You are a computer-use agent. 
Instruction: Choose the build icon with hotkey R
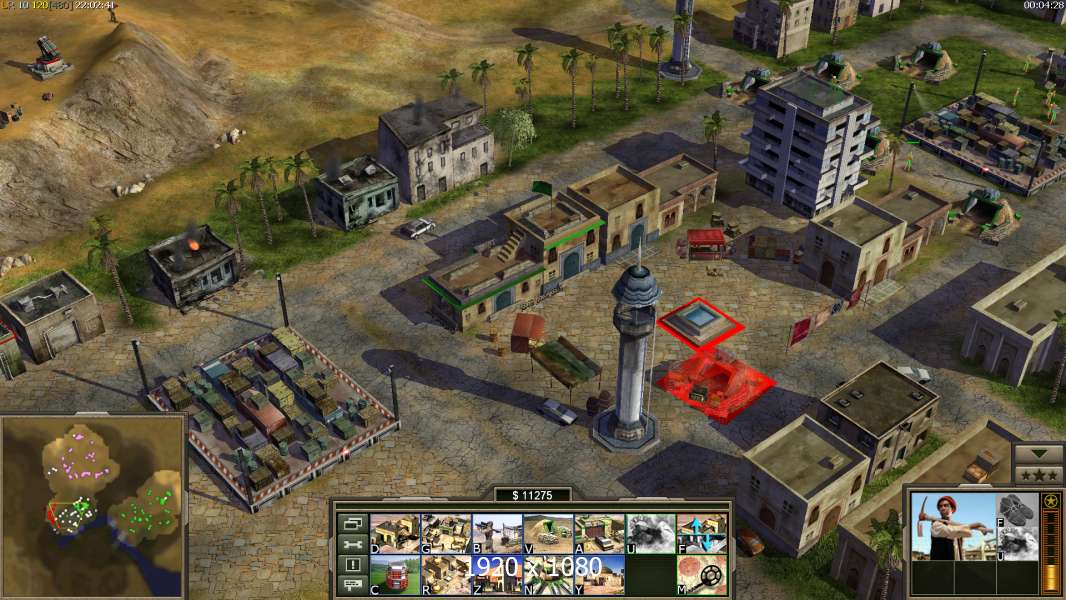[446, 574]
